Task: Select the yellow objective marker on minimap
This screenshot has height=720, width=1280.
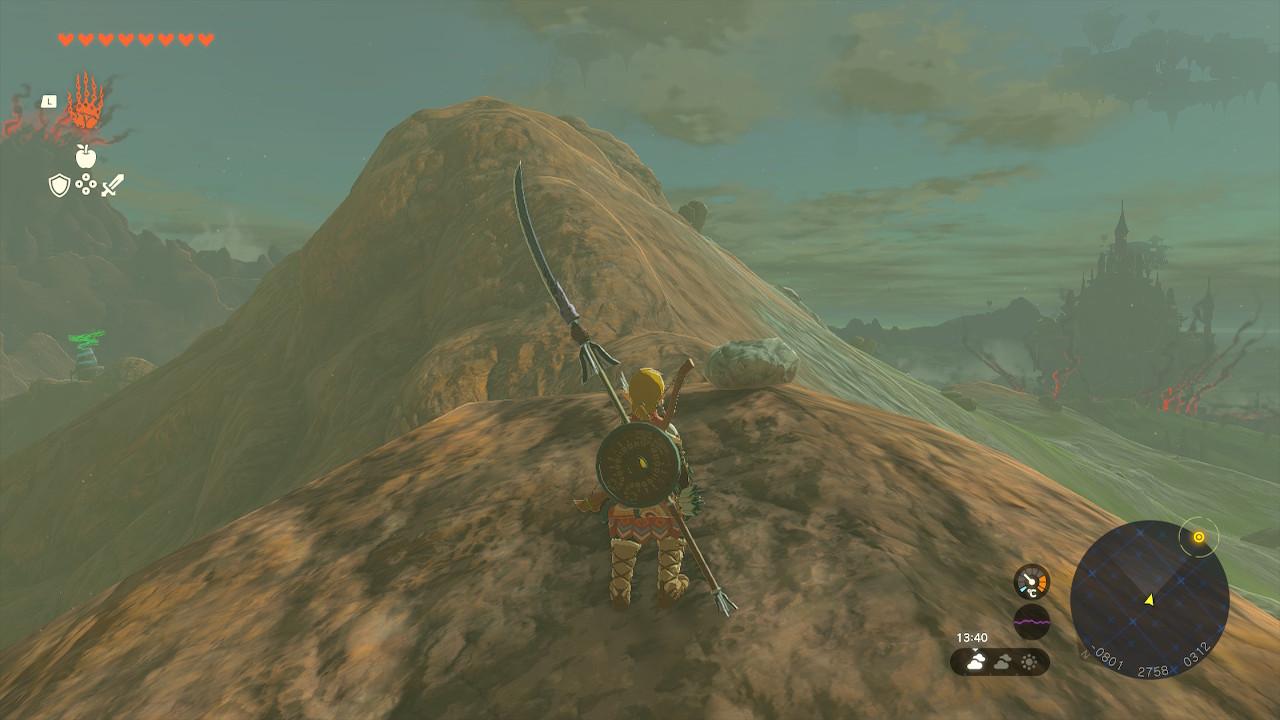Action: [1198, 538]
